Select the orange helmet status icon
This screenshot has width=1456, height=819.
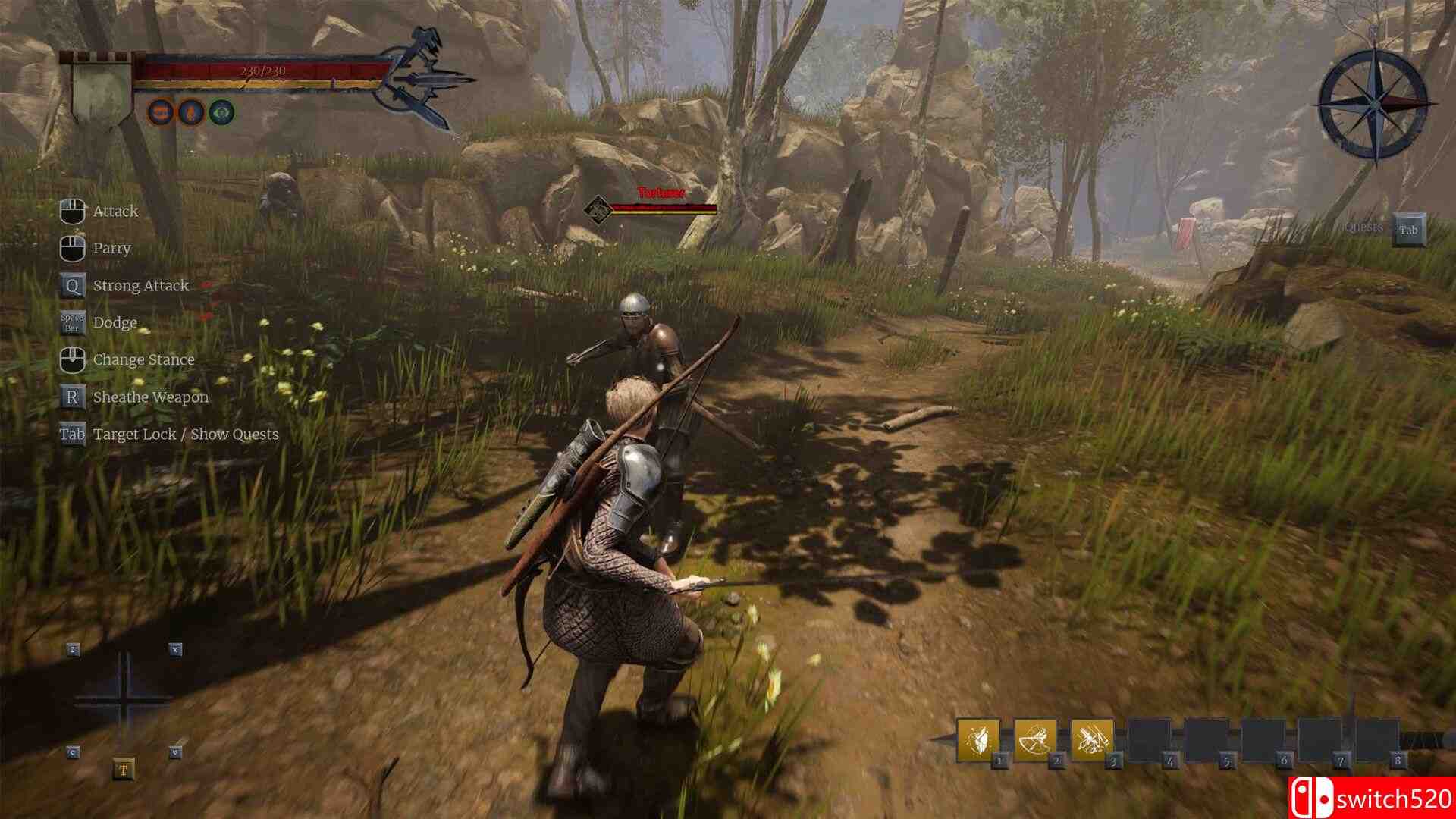[x=160, y=113]
